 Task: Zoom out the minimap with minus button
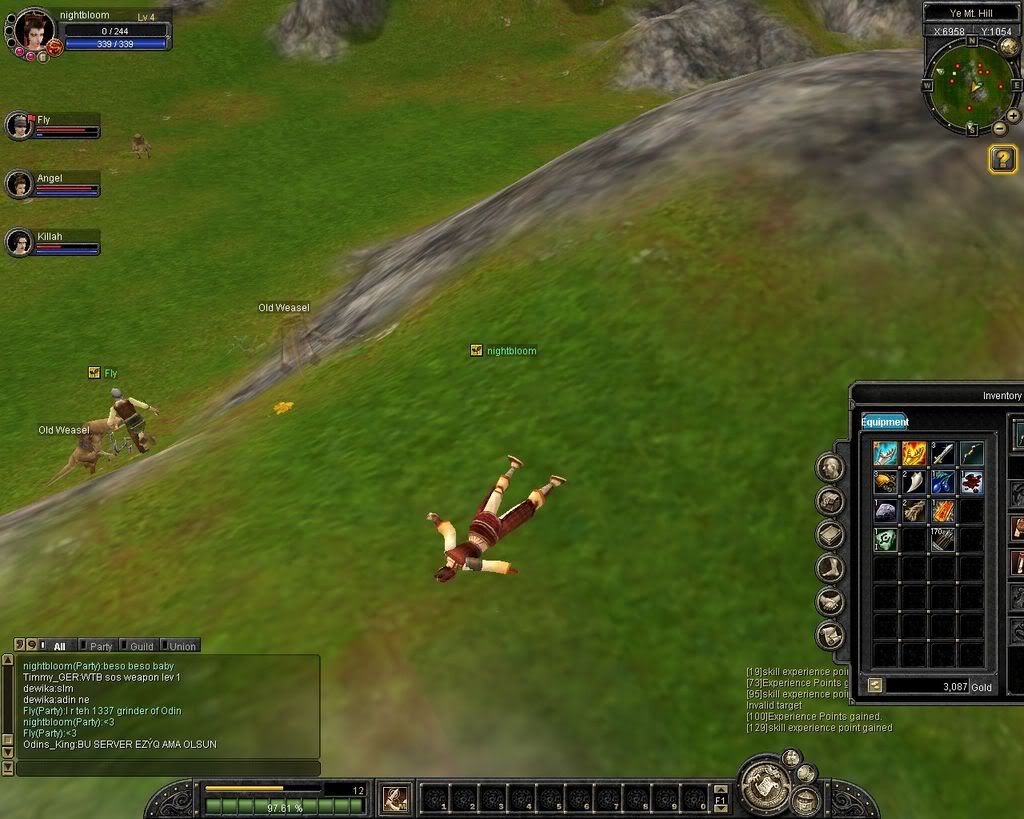(x=1000, y=129)
